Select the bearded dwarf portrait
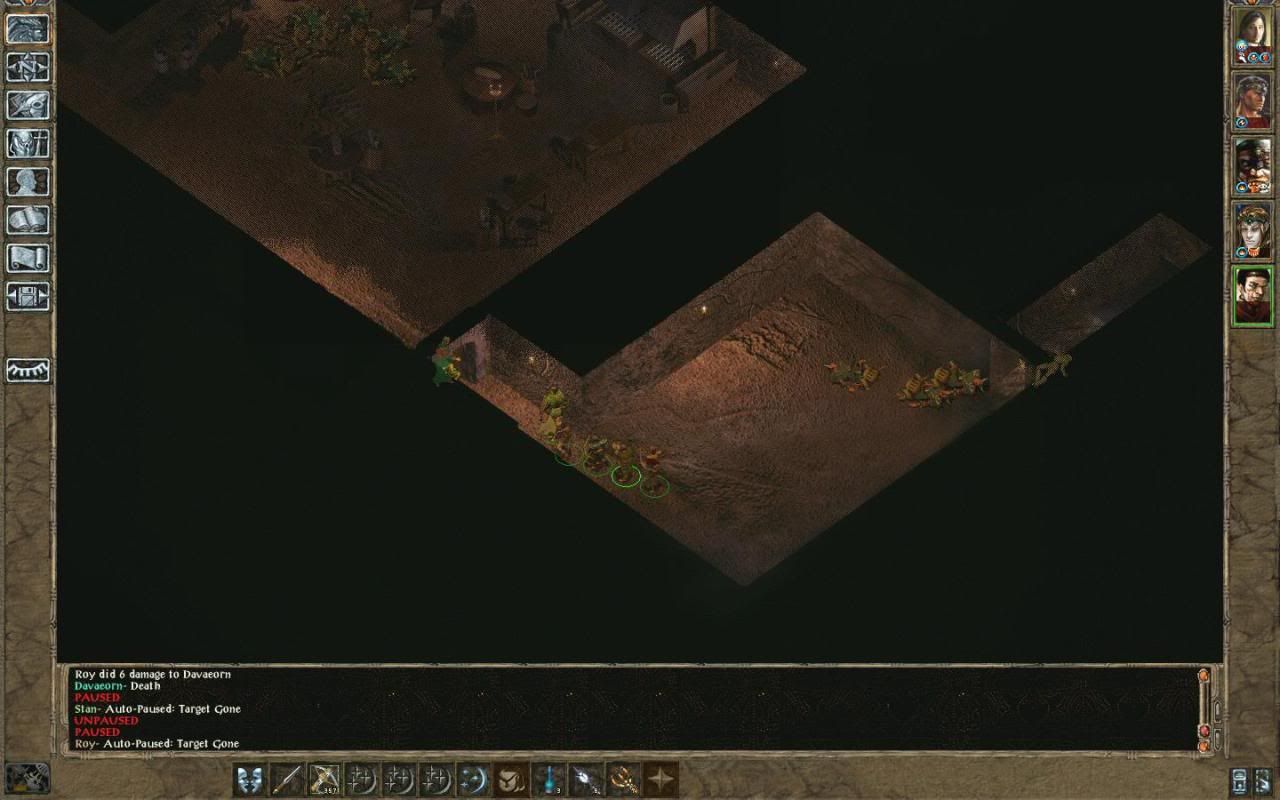Image resolution: width=1280 pixels, height=800 pixels. [x=1253, y=165]
